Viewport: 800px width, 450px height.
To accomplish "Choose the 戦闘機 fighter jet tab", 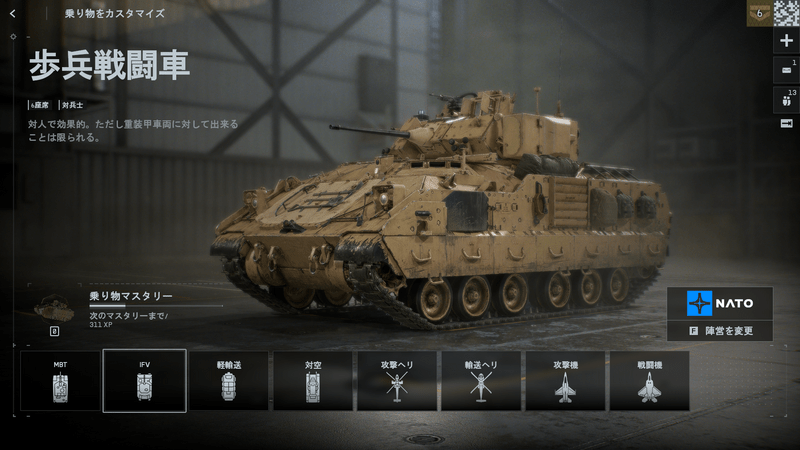I will [649, 380].
